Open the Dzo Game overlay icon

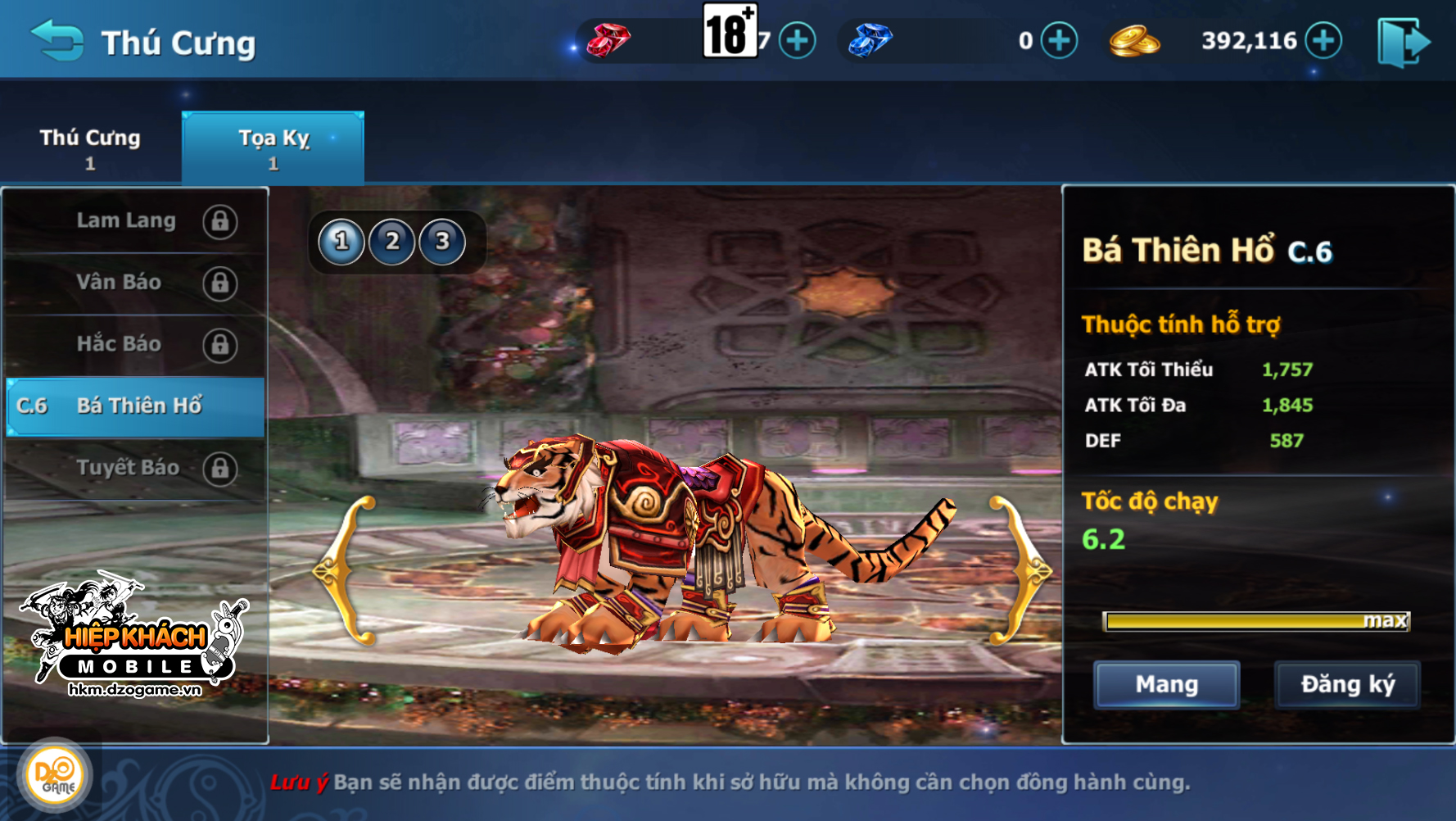click(x=55, y=775)
